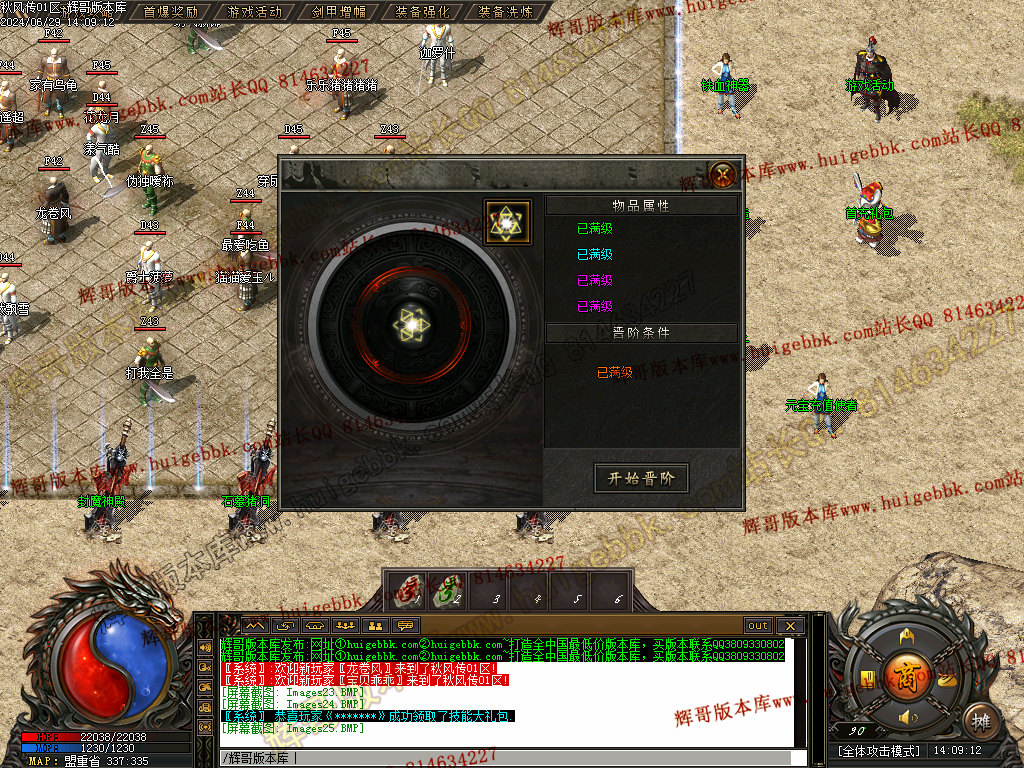Switch the 全体攻击模式 attack mode
Image resolution: width=1024 pixels, height=768 pixels.
point(878,750)
